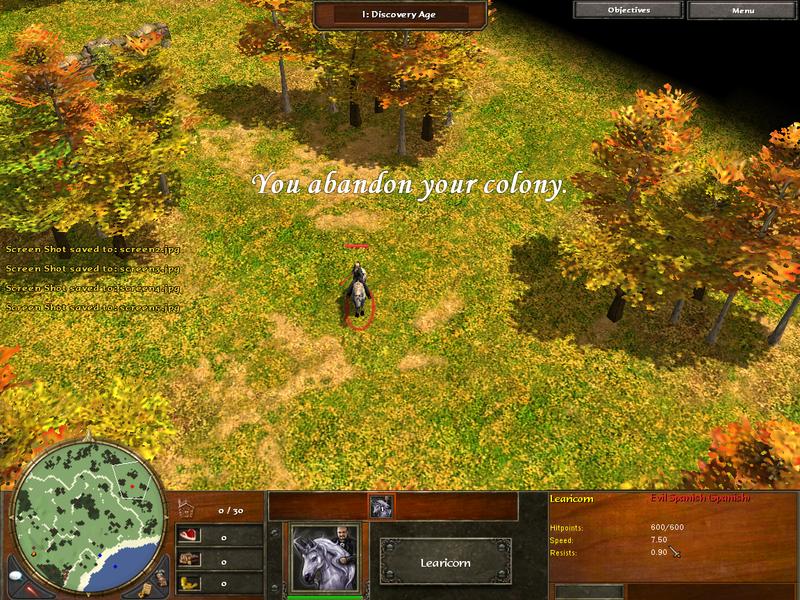Open the game Menu

pyautogui.click(x=742, y=10)
